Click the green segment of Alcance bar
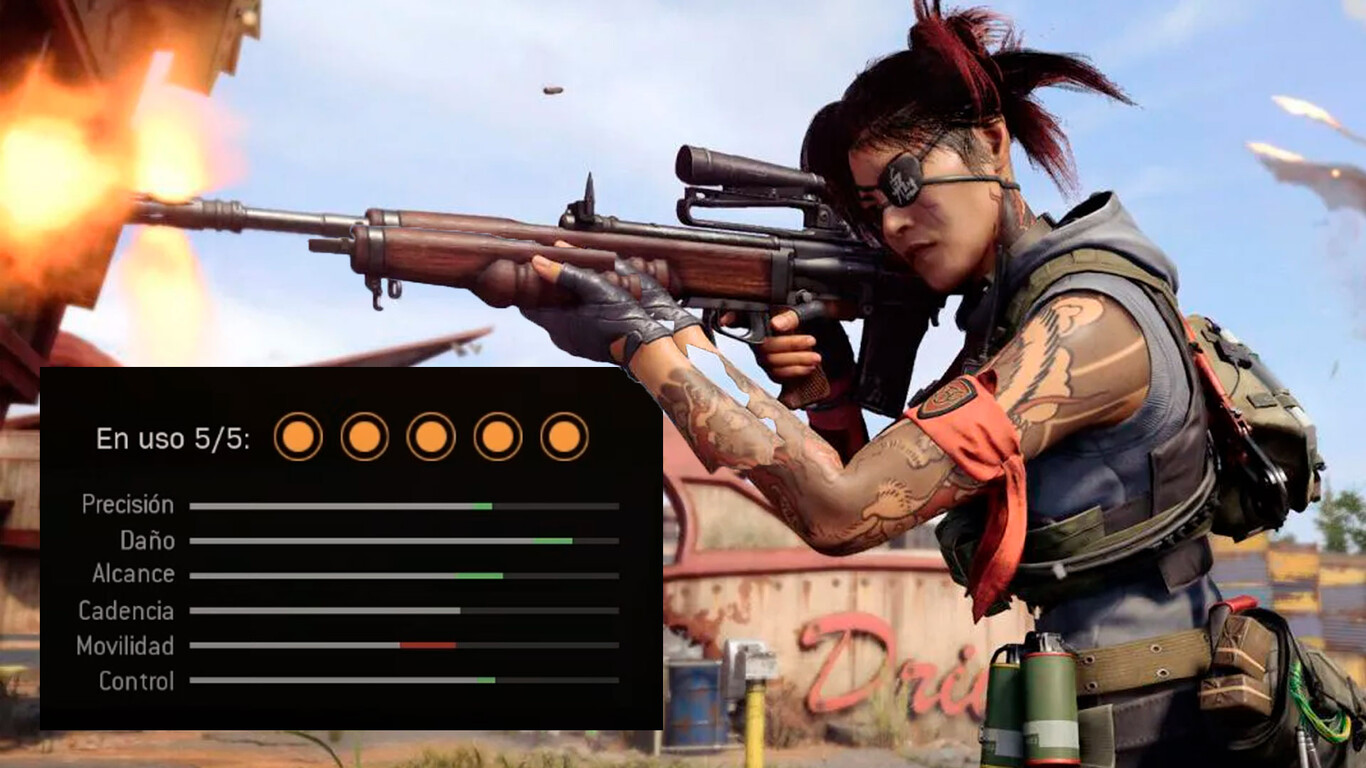 tap(480, 577)
